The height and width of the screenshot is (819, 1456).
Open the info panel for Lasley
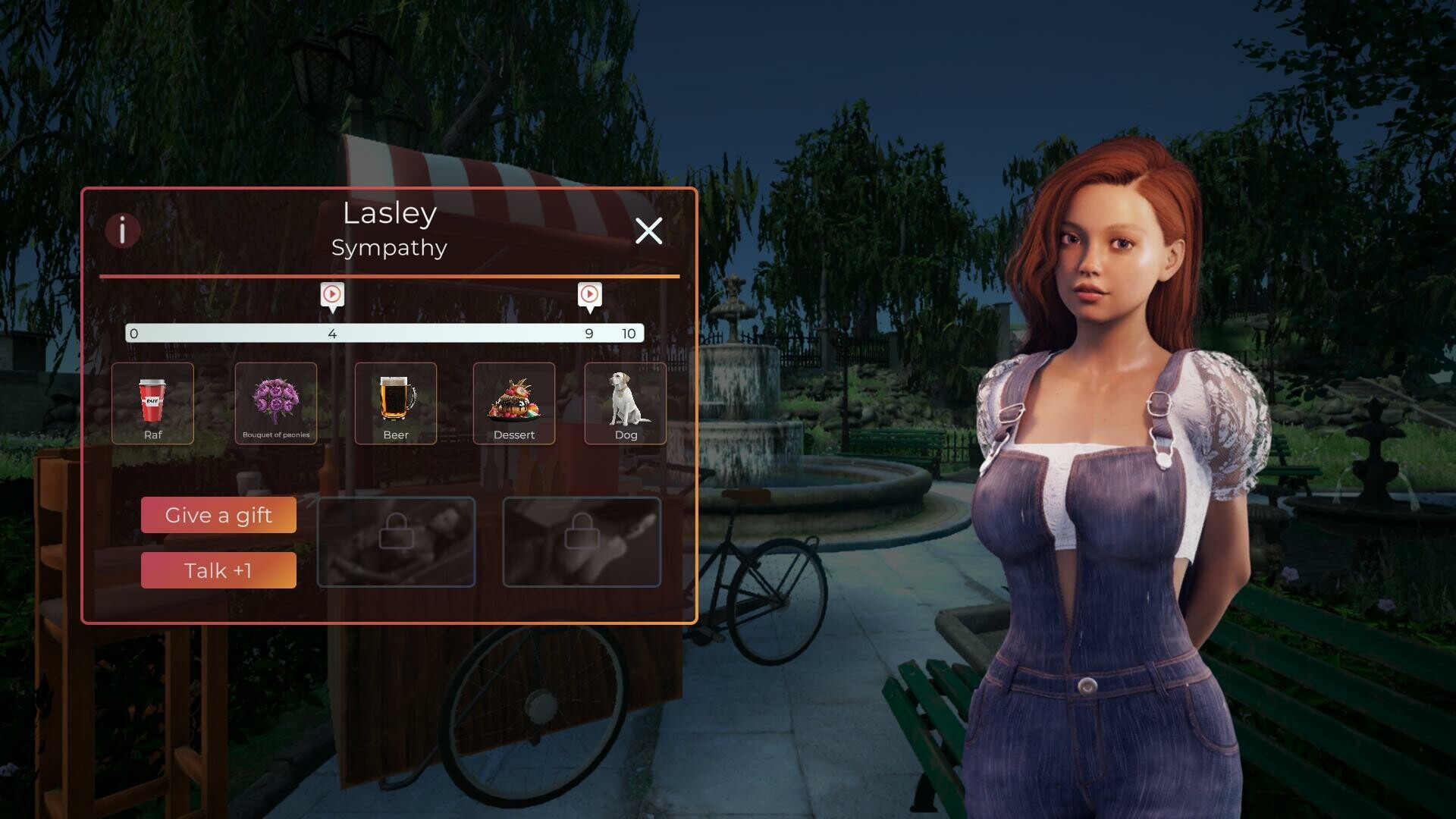coord(124,231)
